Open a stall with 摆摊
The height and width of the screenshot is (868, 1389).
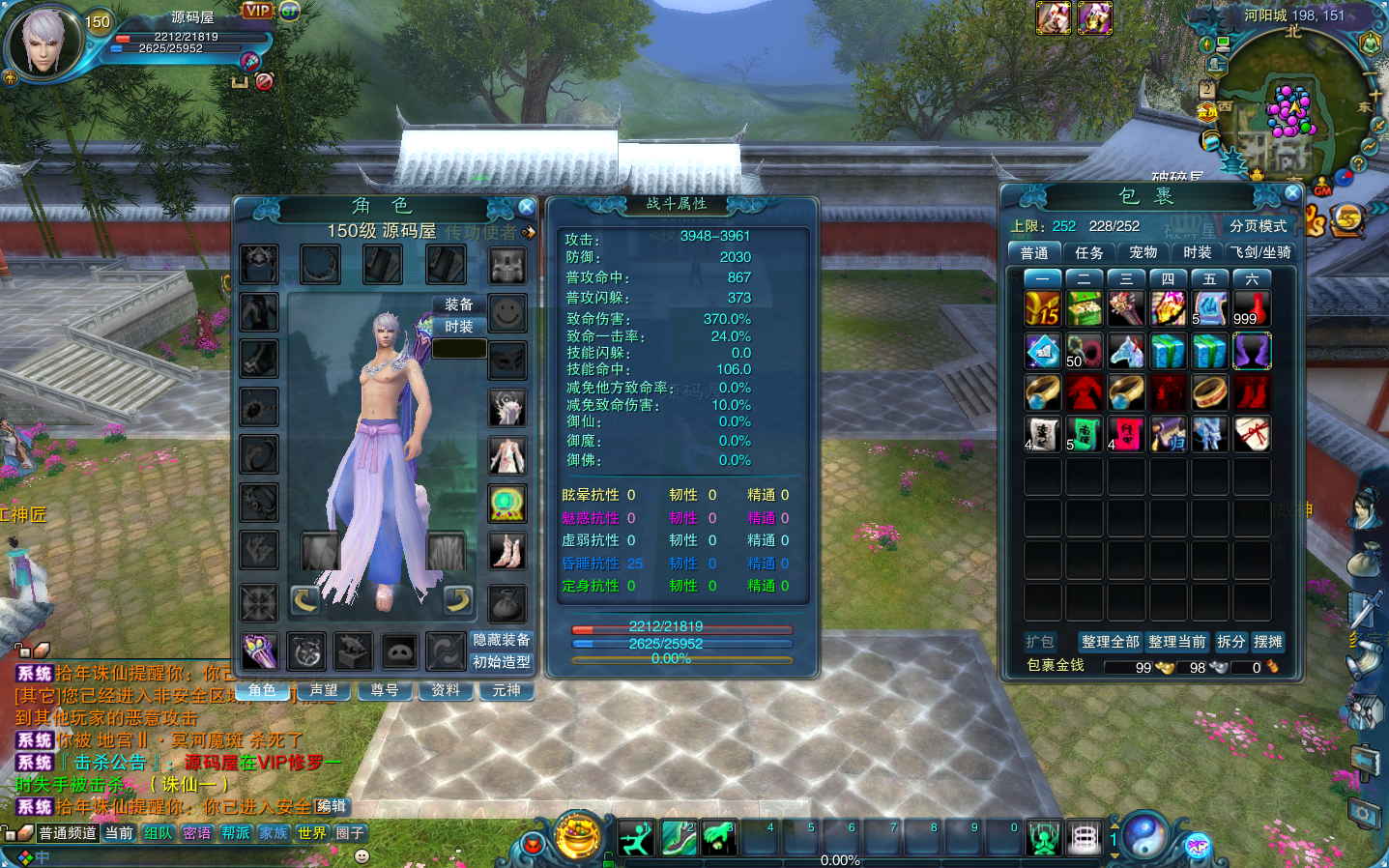pos(1267,642)
